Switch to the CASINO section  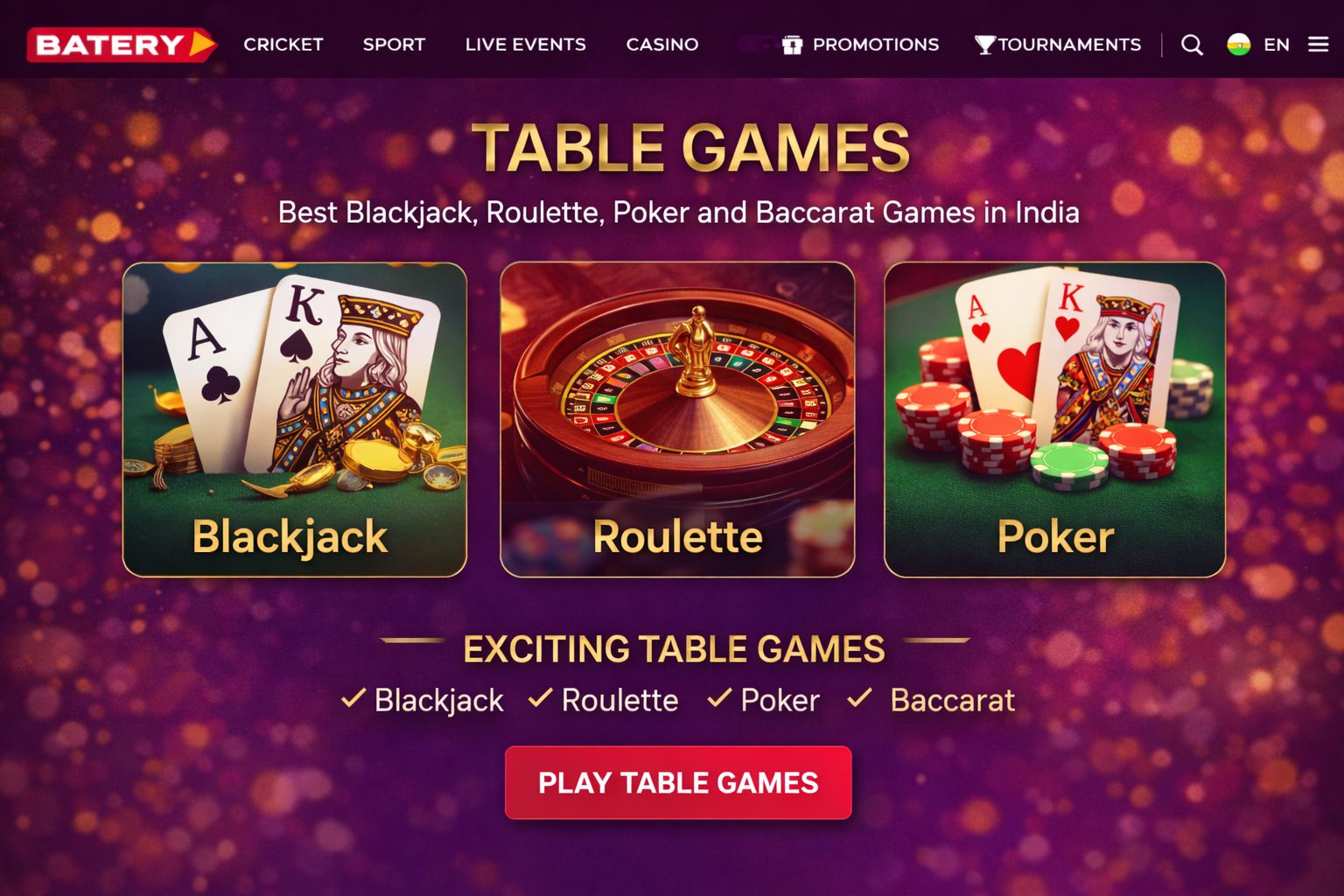(x=661, y=45)
